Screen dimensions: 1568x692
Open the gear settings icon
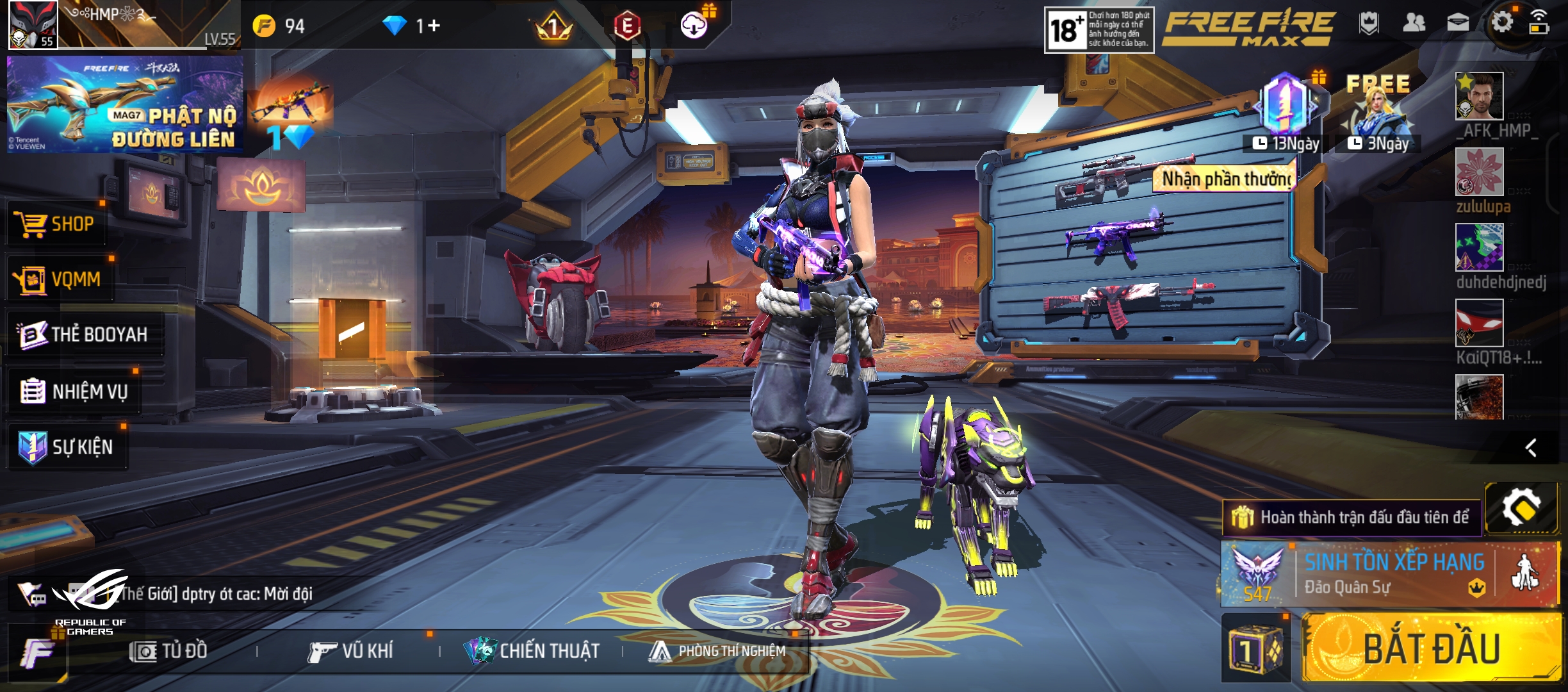tap(1501, 23)
